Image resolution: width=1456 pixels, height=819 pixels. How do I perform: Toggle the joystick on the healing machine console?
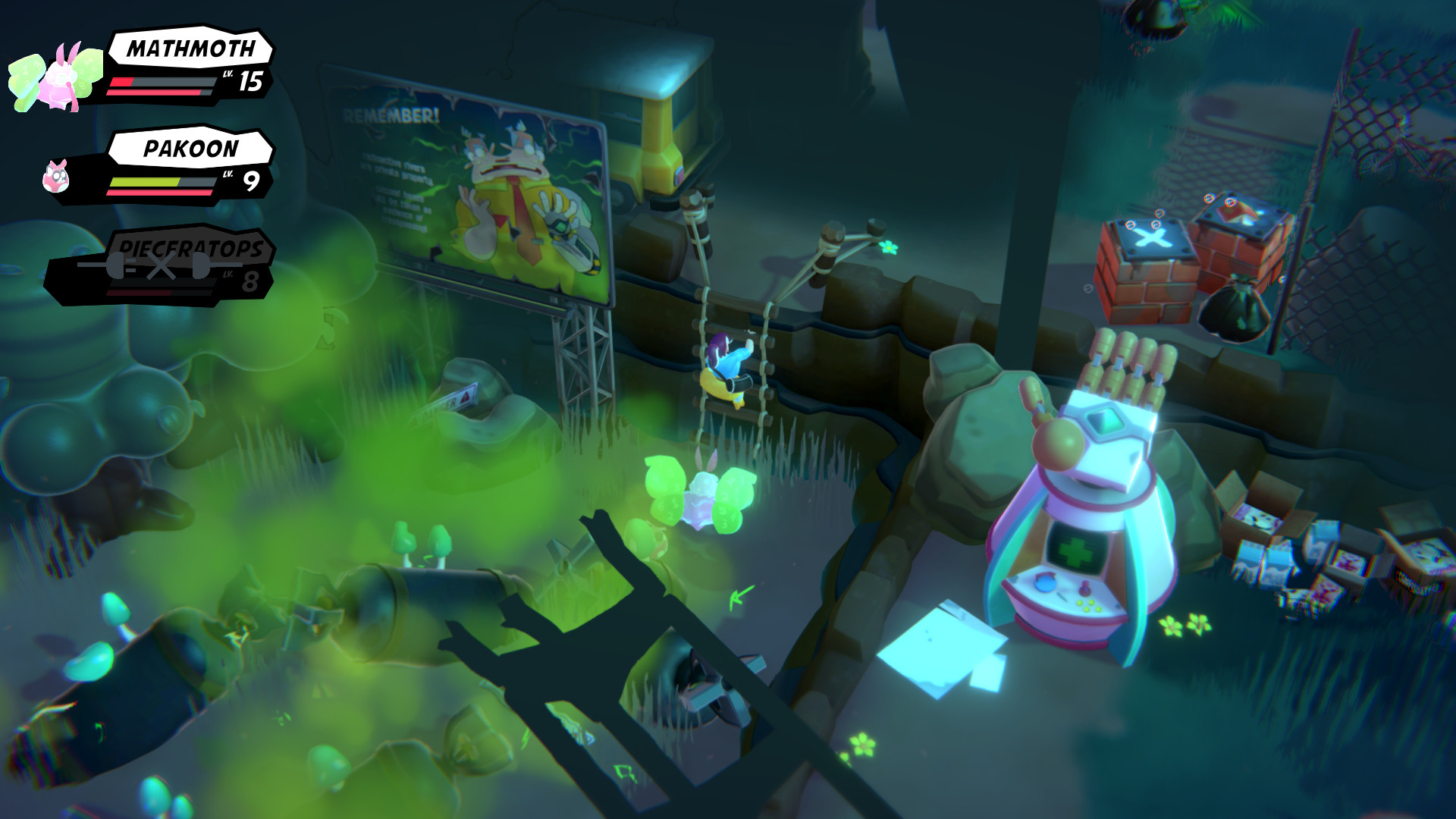tap(1084, 588)
